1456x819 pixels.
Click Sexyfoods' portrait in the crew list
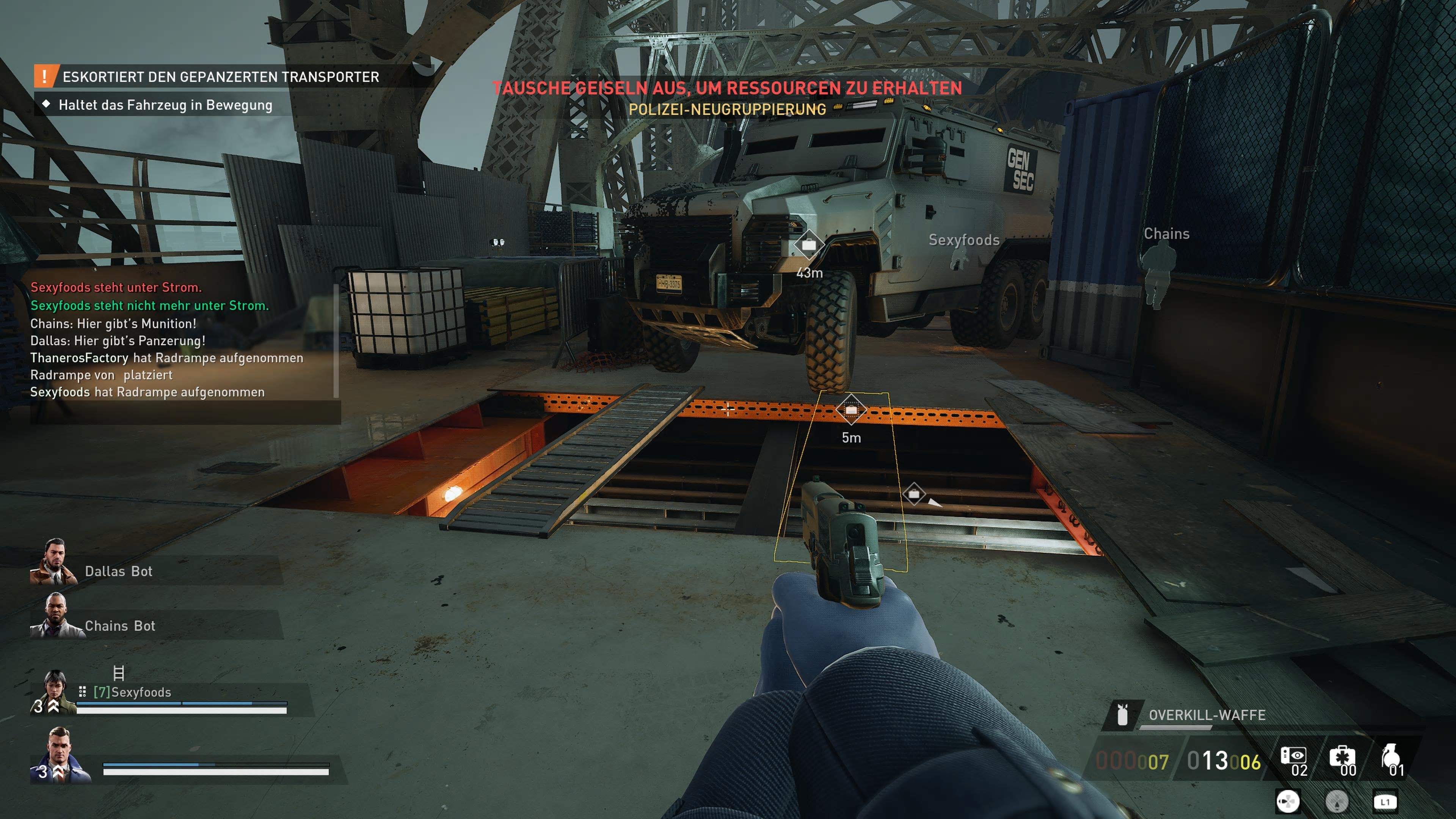tap(55, 691)
